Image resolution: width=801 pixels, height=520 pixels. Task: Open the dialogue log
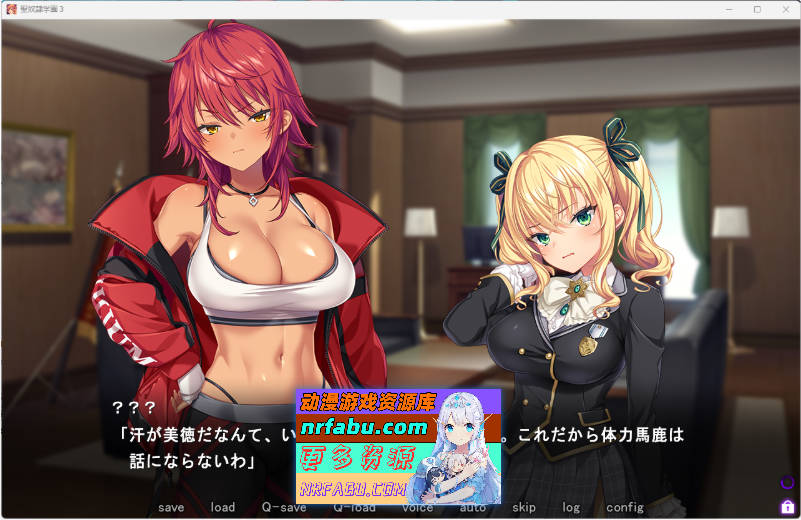[571, 507]
